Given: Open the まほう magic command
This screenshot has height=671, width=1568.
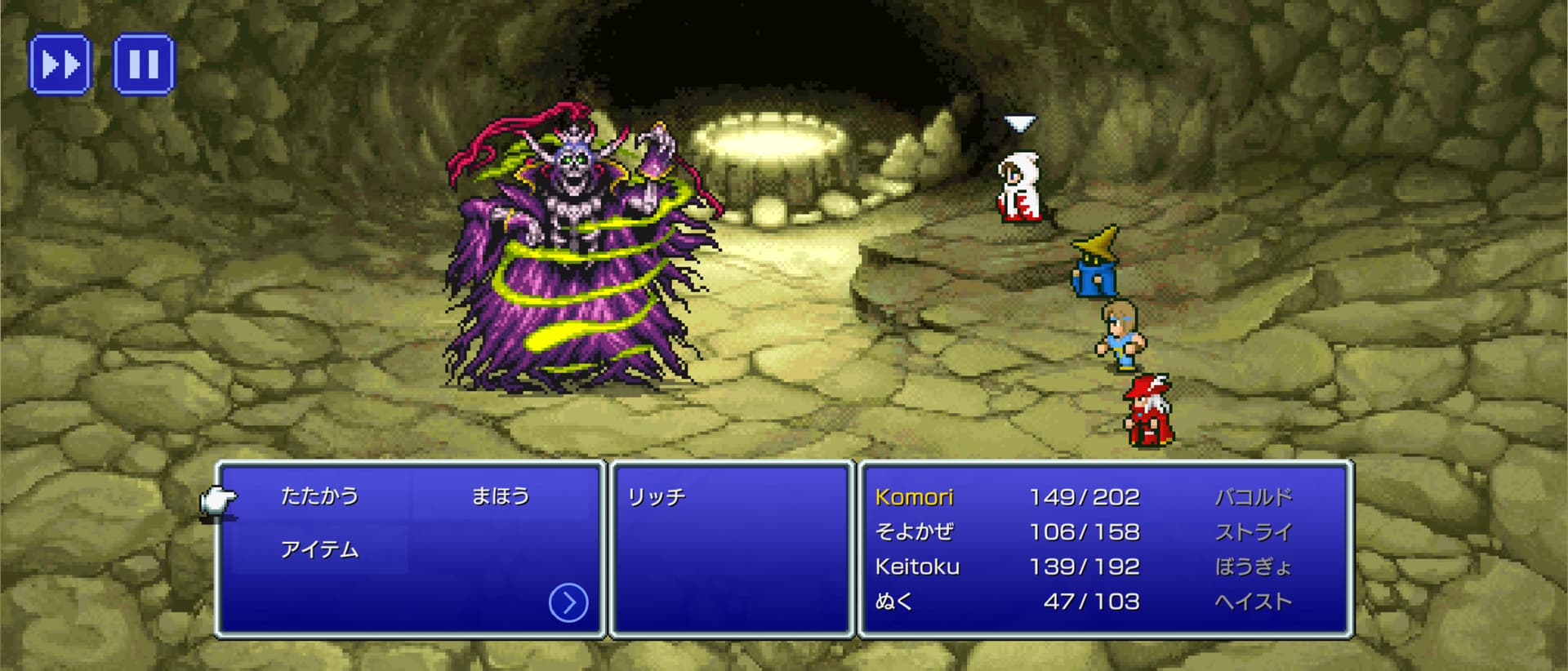Looking at the screenshot, I should point(501,496).
